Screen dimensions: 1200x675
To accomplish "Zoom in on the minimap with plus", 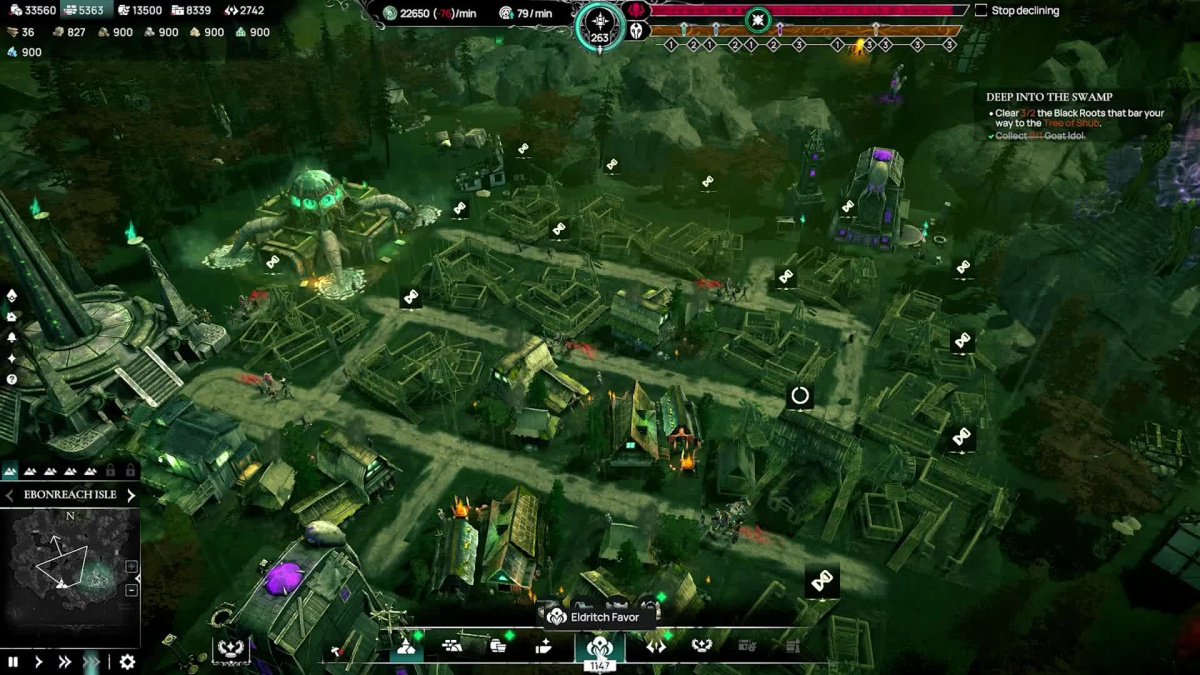I will tap(132, 567).
